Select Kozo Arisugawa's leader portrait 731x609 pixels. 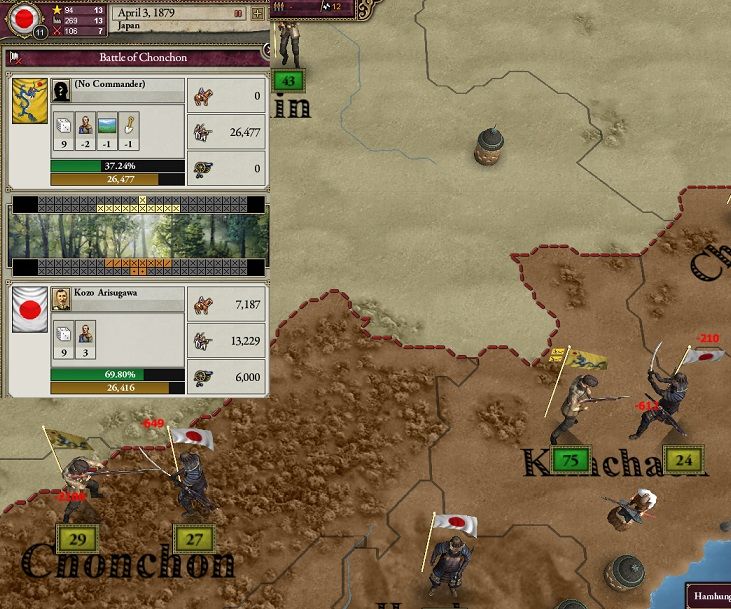click(x=60, y=298)
